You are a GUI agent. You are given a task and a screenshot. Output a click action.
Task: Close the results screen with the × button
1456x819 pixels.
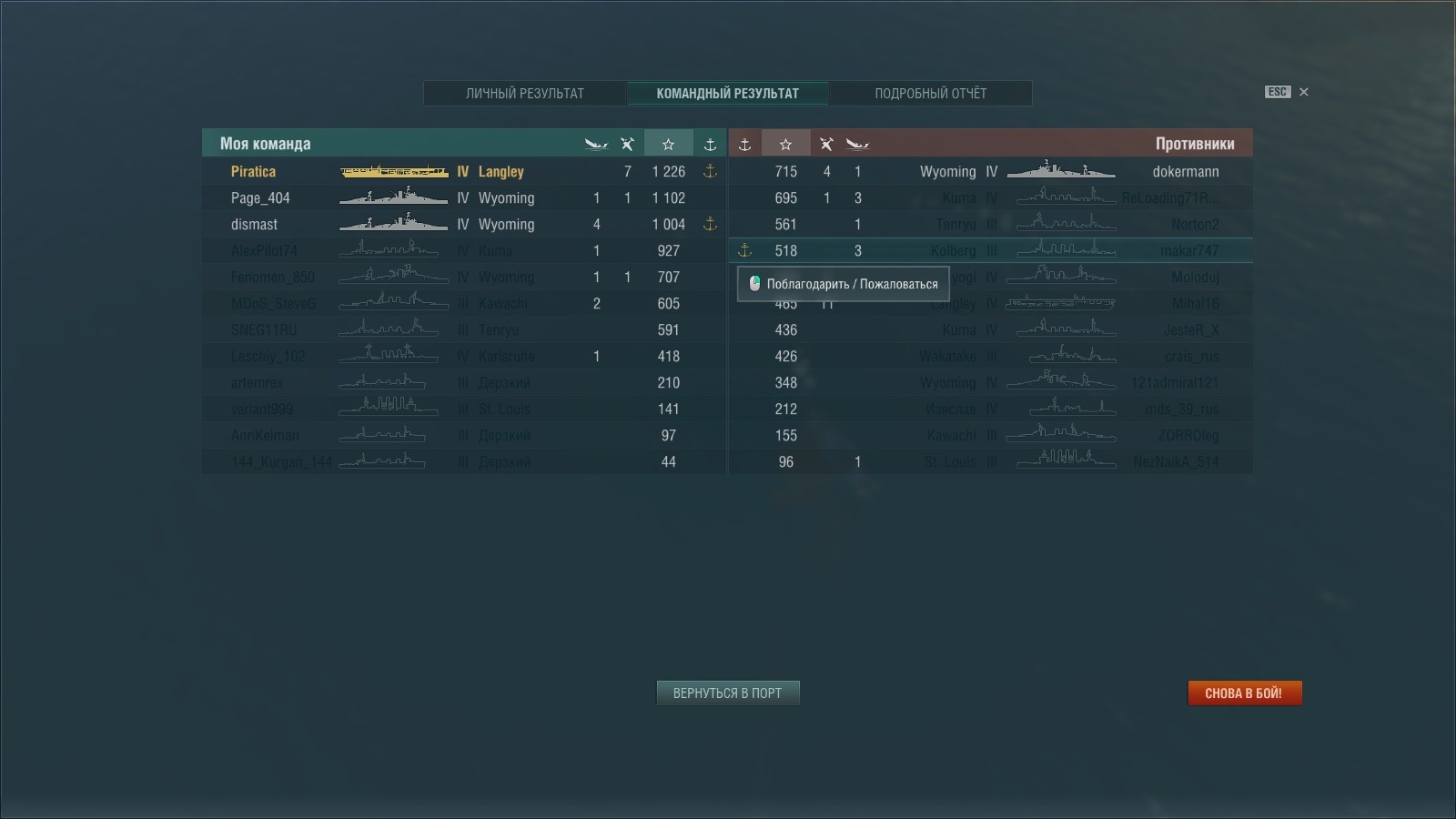pyautogui.click(x=1303, y=92)
